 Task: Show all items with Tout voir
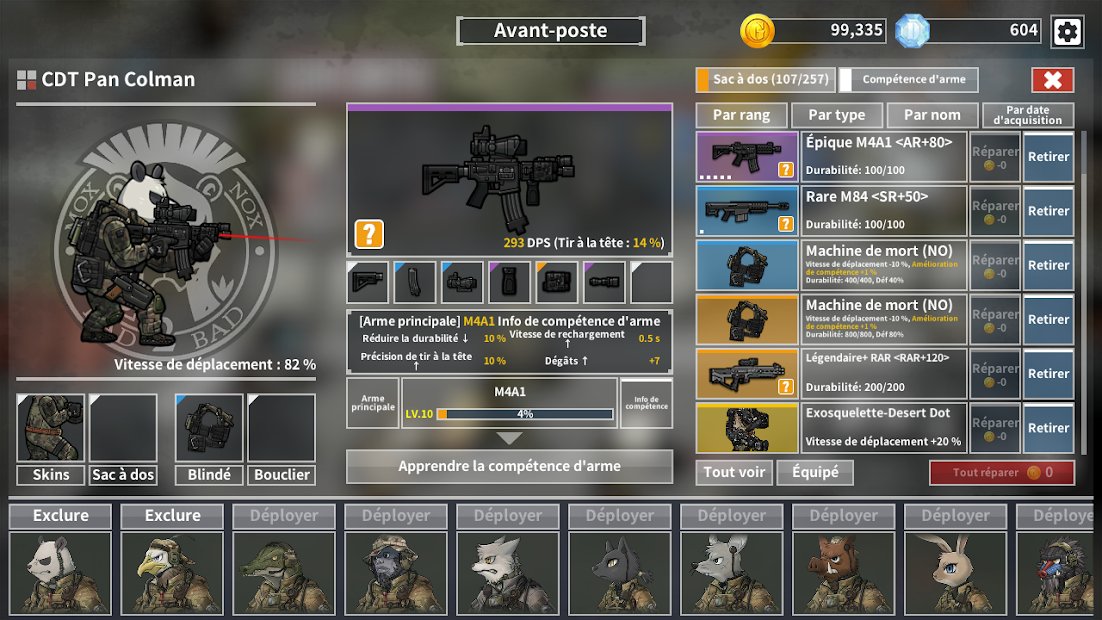(734, 472)
